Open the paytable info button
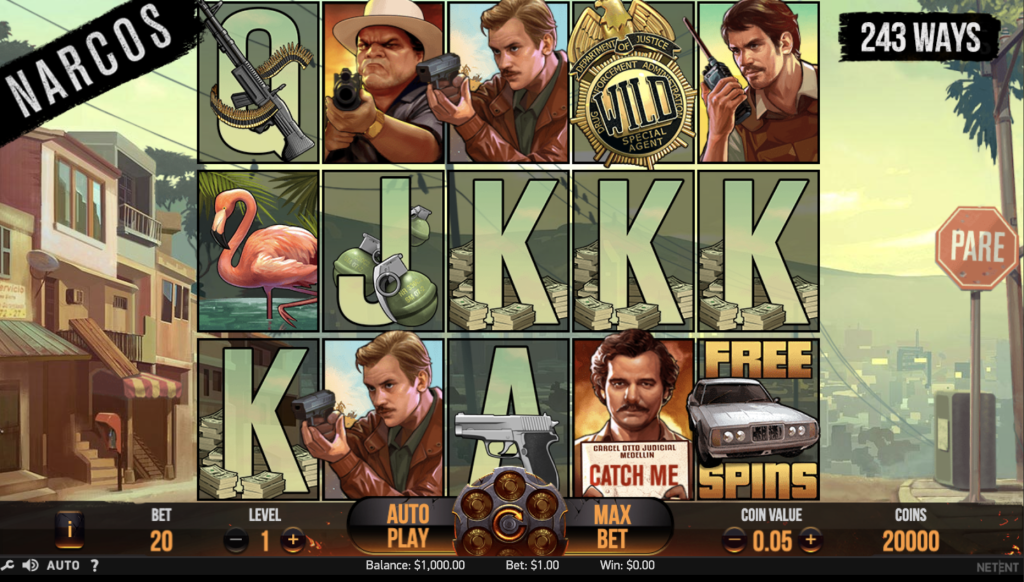The image size is (1024, 582). coord(69,530)
